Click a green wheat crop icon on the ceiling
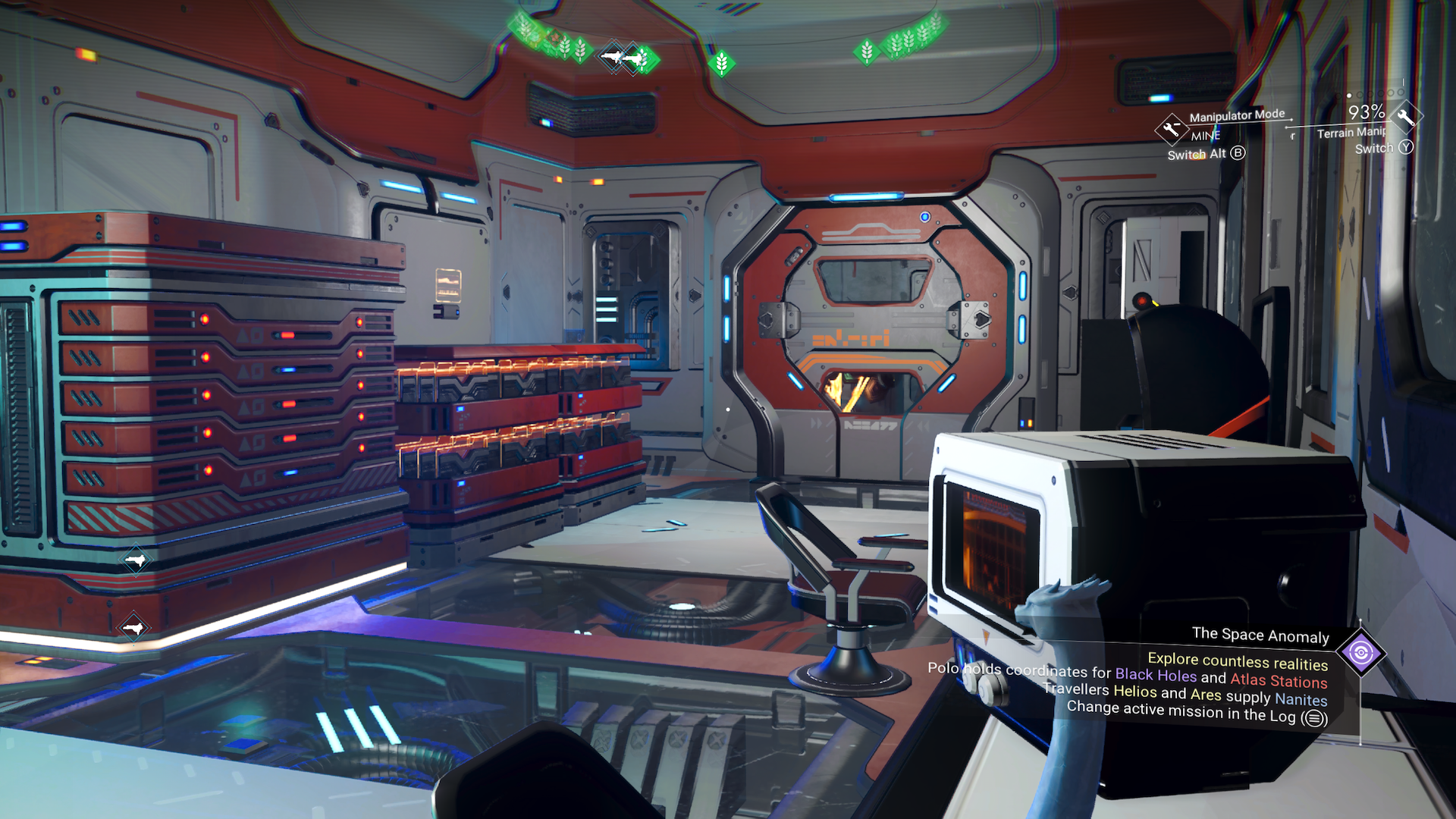1456x819 pixels. tap(581, 52)
